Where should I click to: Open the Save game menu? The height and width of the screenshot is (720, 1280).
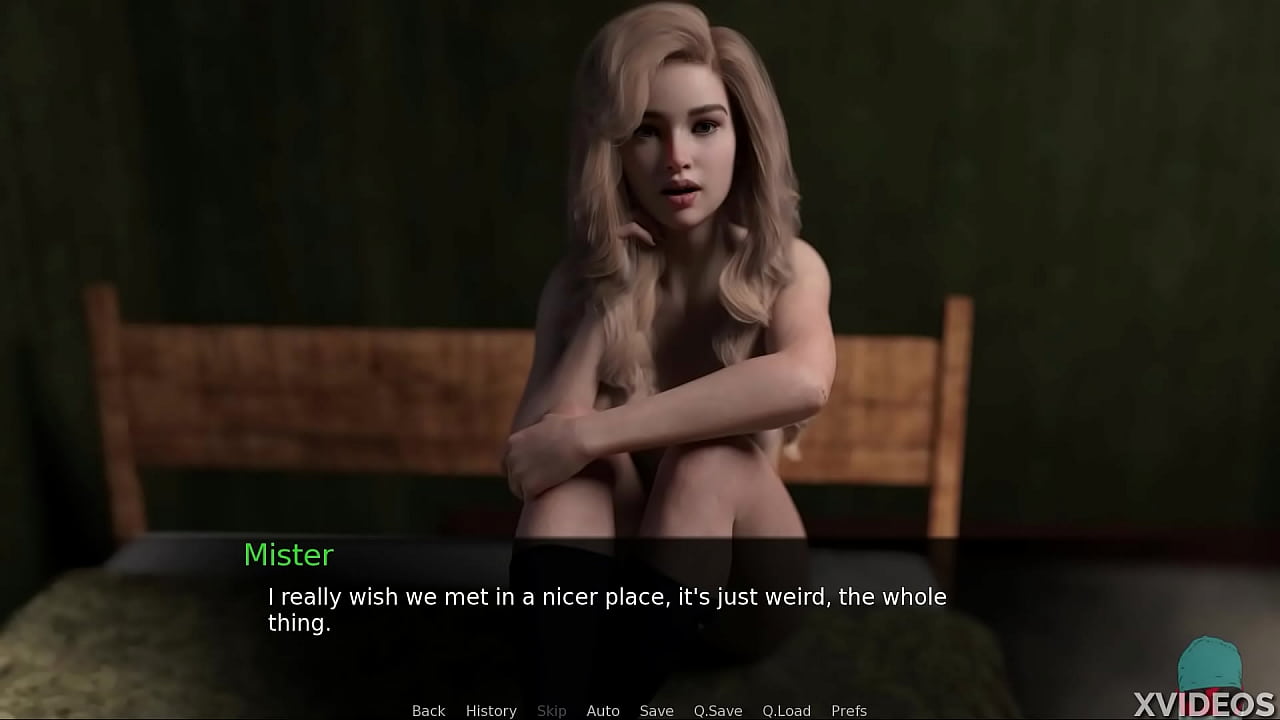656,711
